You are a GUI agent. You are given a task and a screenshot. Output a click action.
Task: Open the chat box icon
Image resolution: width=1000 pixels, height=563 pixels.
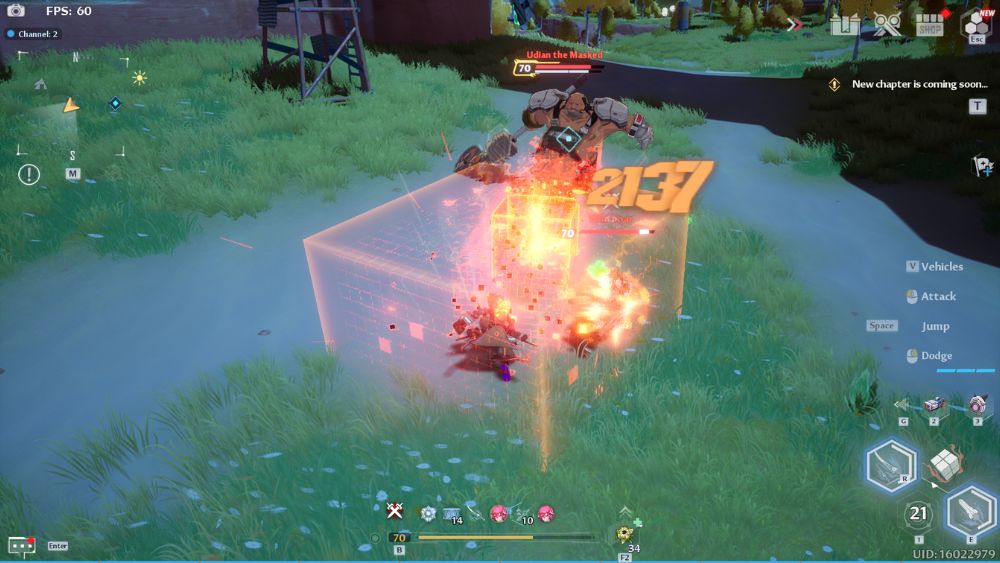click(21, 545)
